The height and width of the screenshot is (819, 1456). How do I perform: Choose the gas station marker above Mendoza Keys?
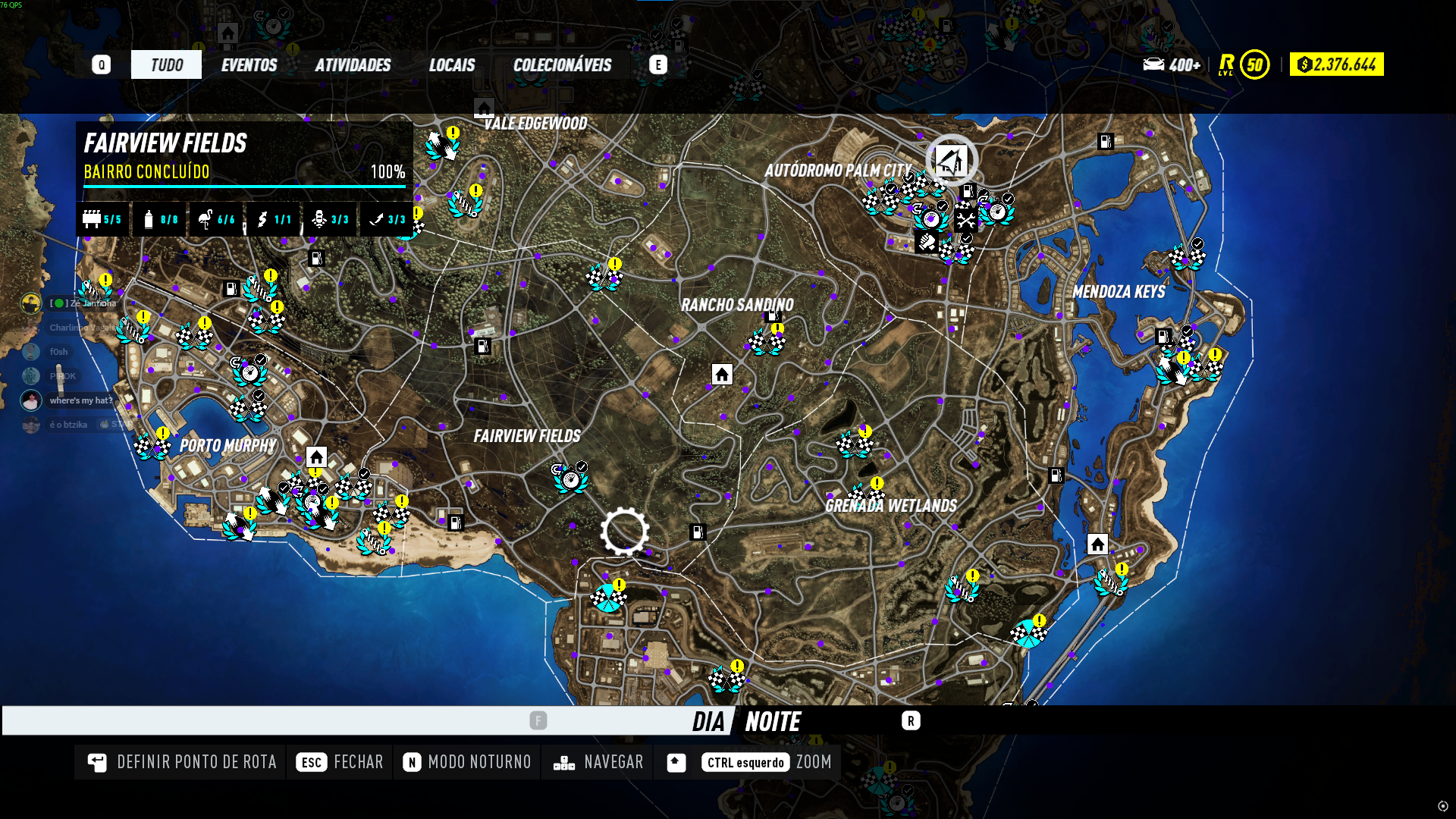tap(1106, 141)
